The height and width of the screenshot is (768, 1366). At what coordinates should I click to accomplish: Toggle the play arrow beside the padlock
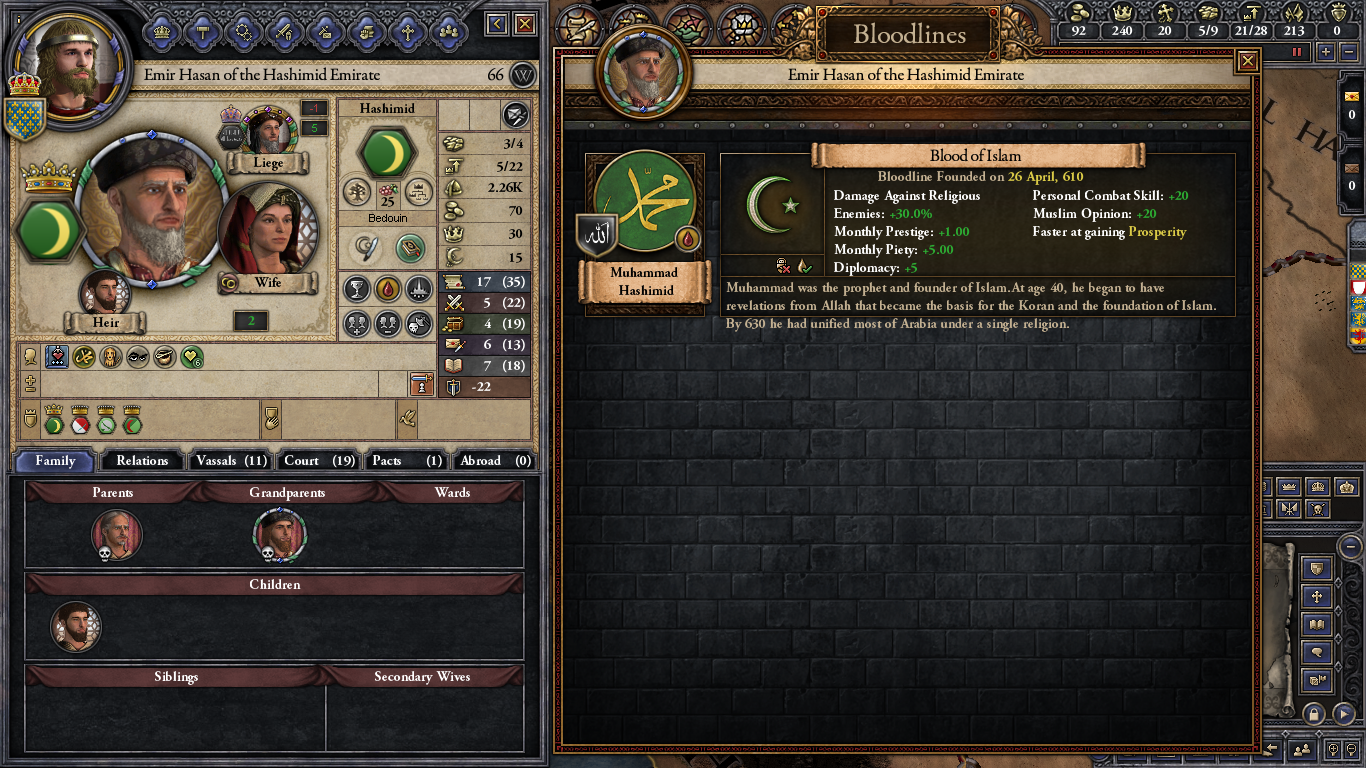pyautogui.click(x=1343, y=715)
